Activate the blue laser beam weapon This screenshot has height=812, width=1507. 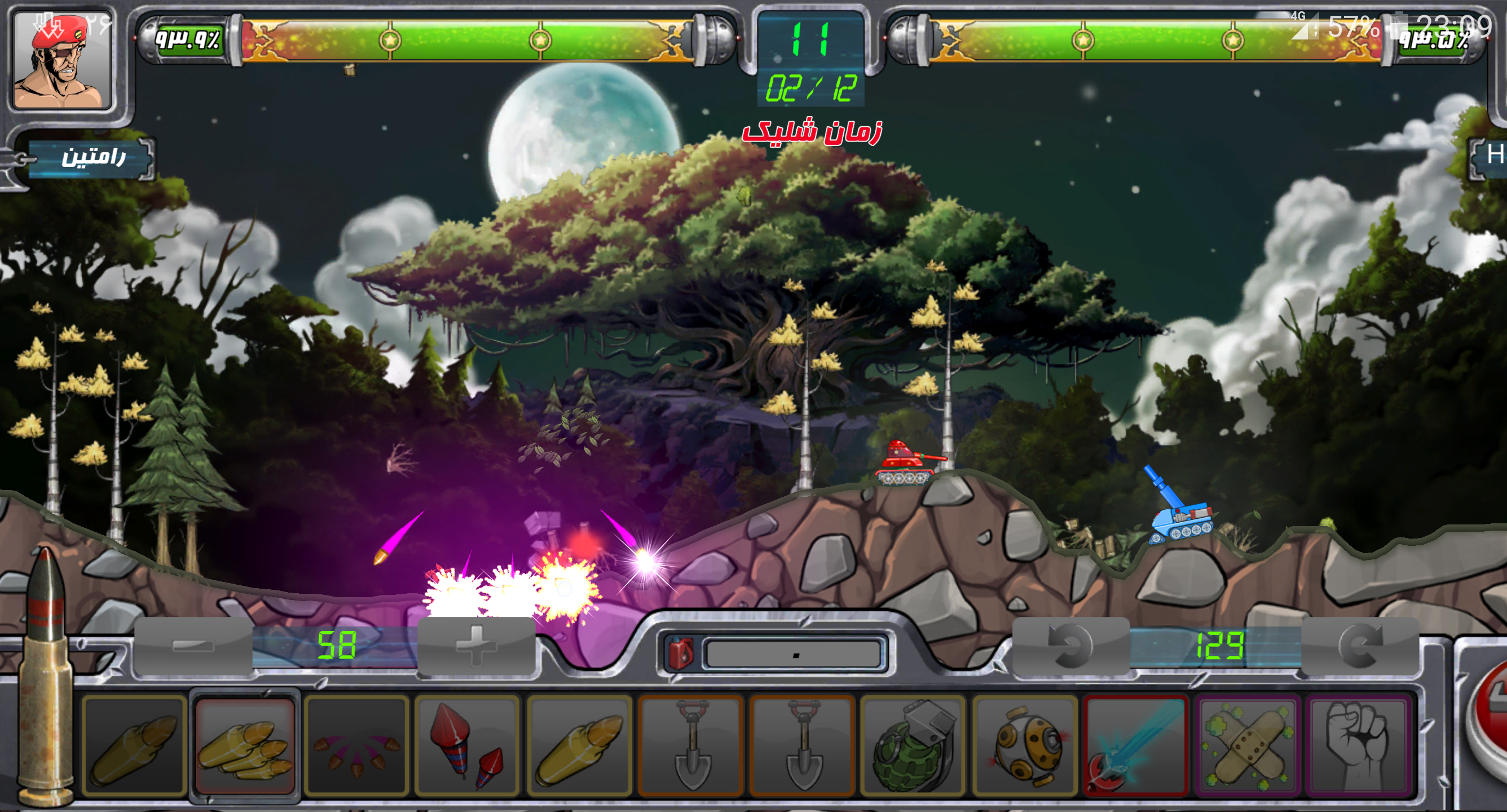tap(1135, 745)
